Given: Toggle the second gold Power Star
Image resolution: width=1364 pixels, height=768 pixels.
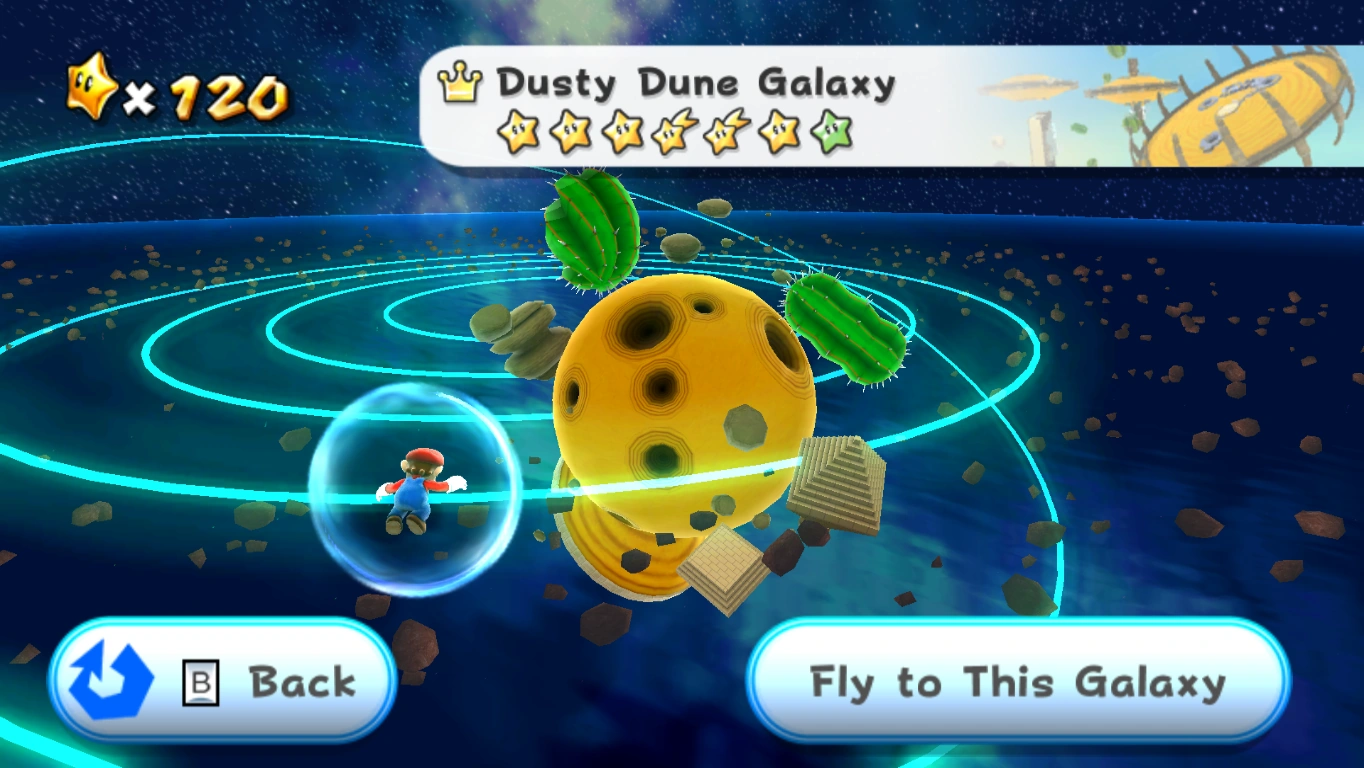Looking at the screenshot, I should coord(571,133).
